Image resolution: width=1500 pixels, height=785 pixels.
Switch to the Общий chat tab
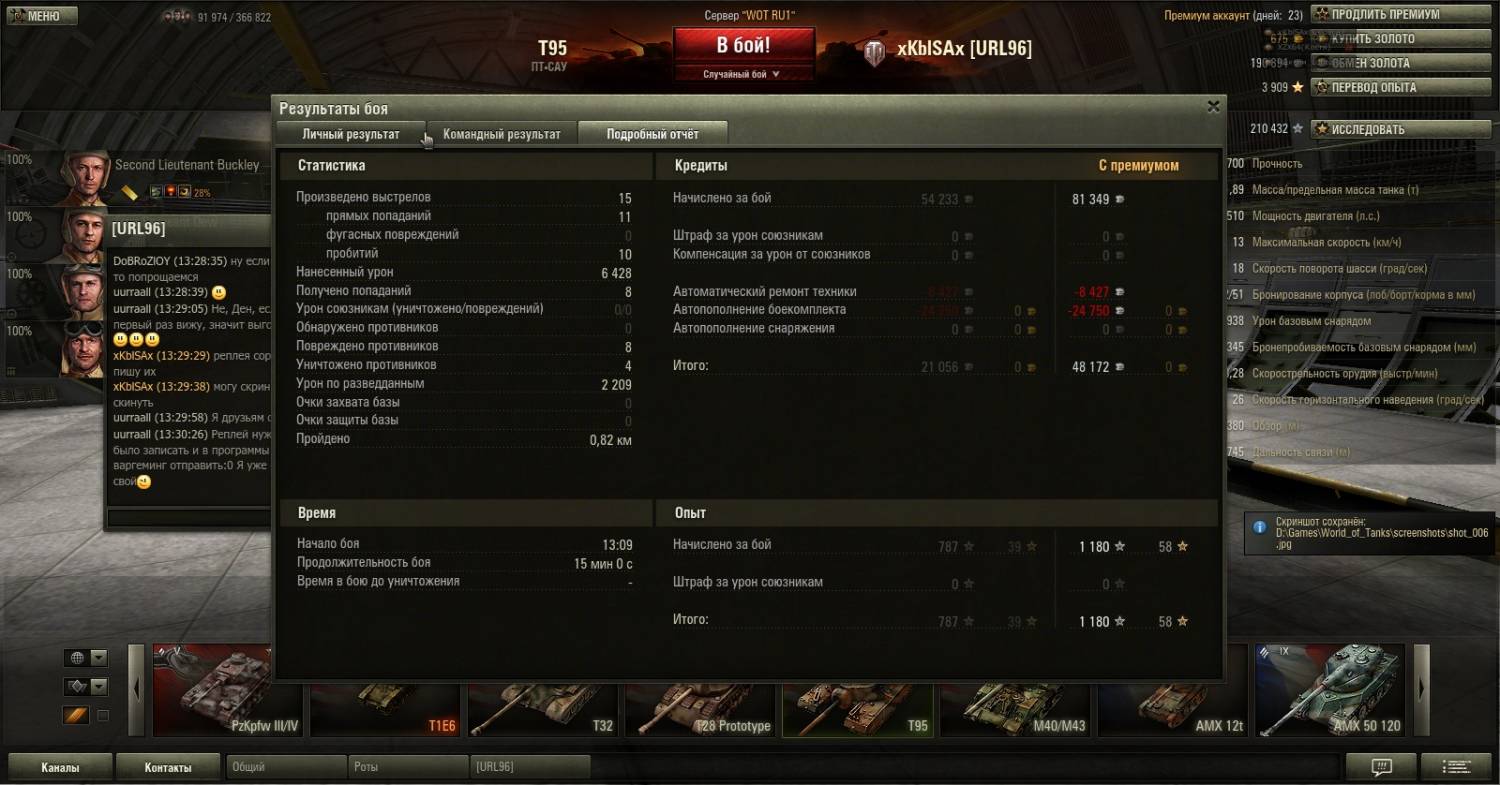coord(284,767)
